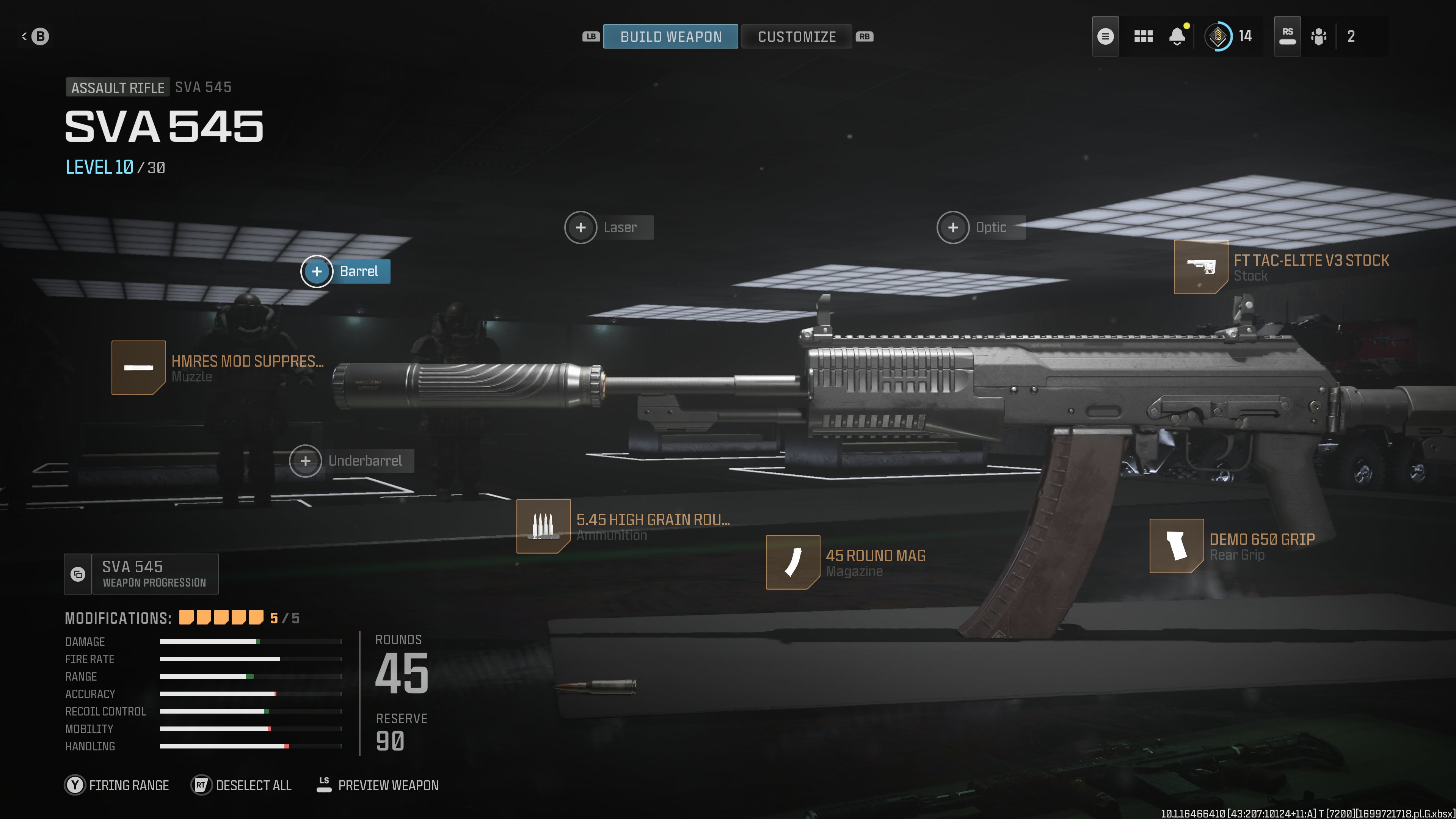Screen dimensions: 1456x819
Task: Select the Build Weapon tab
Action: tap(671, 36)
